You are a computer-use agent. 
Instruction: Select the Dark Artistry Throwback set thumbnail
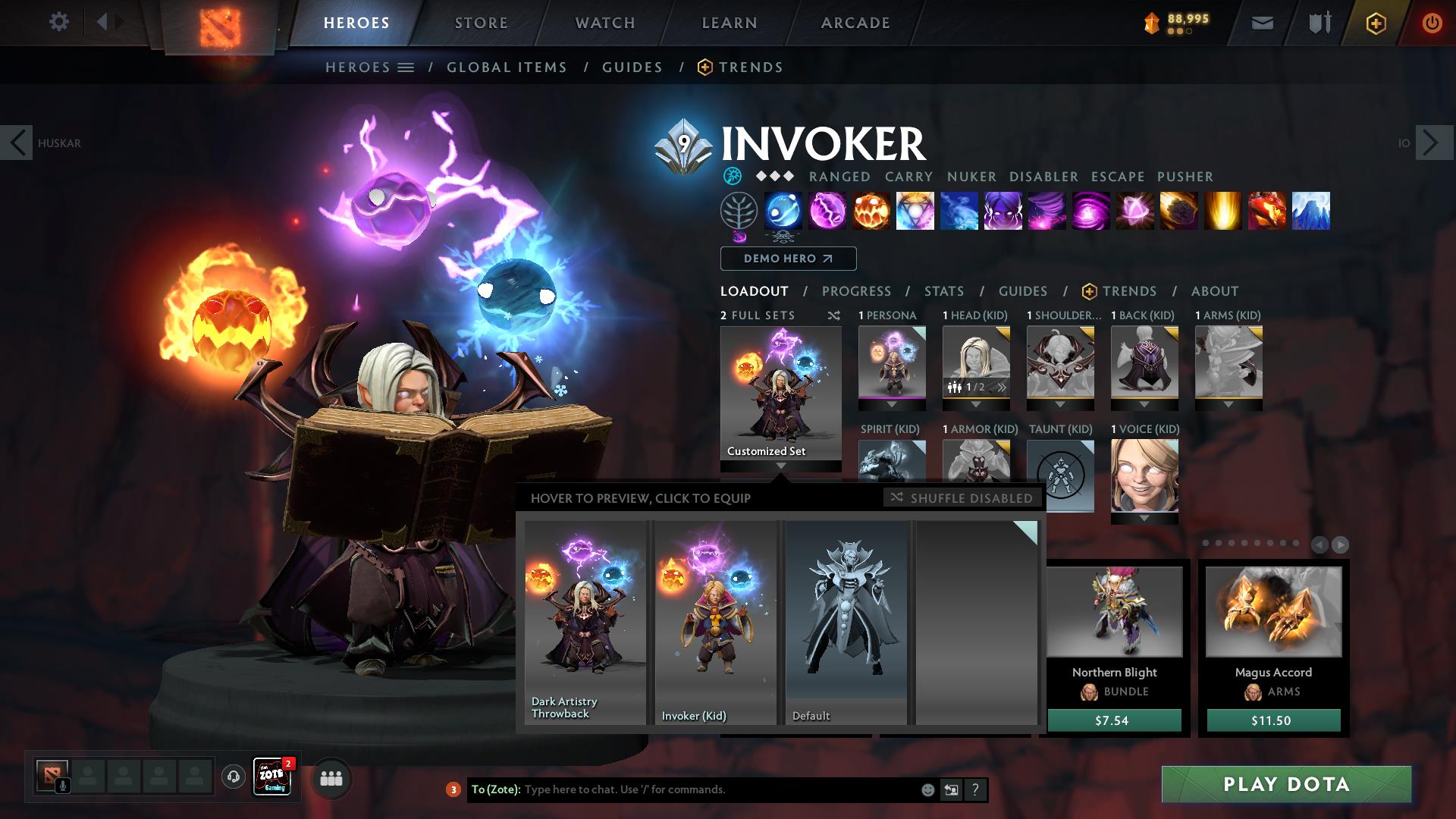coord(584,622)
